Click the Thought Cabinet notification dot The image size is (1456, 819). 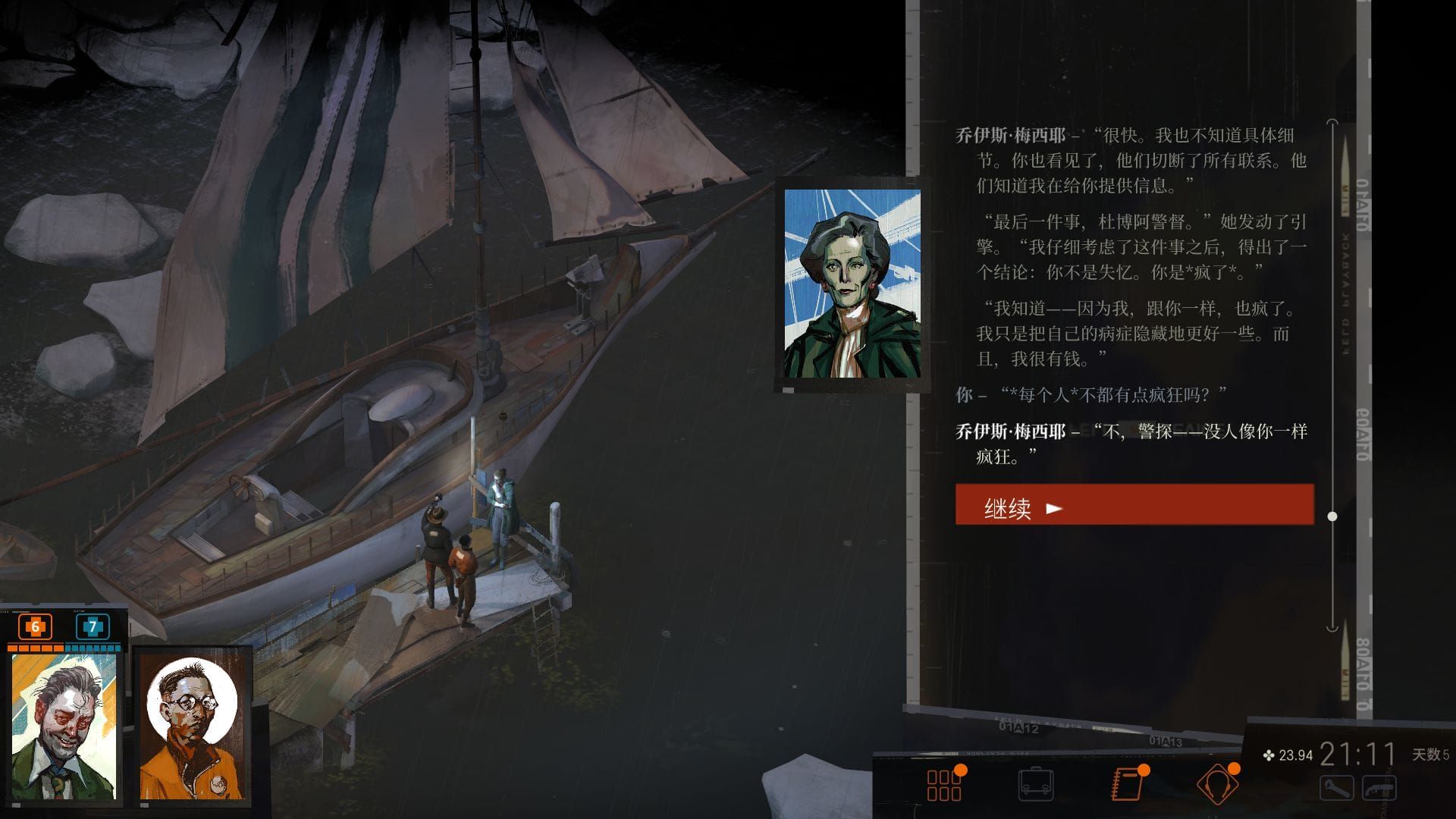click(1234, 769)
